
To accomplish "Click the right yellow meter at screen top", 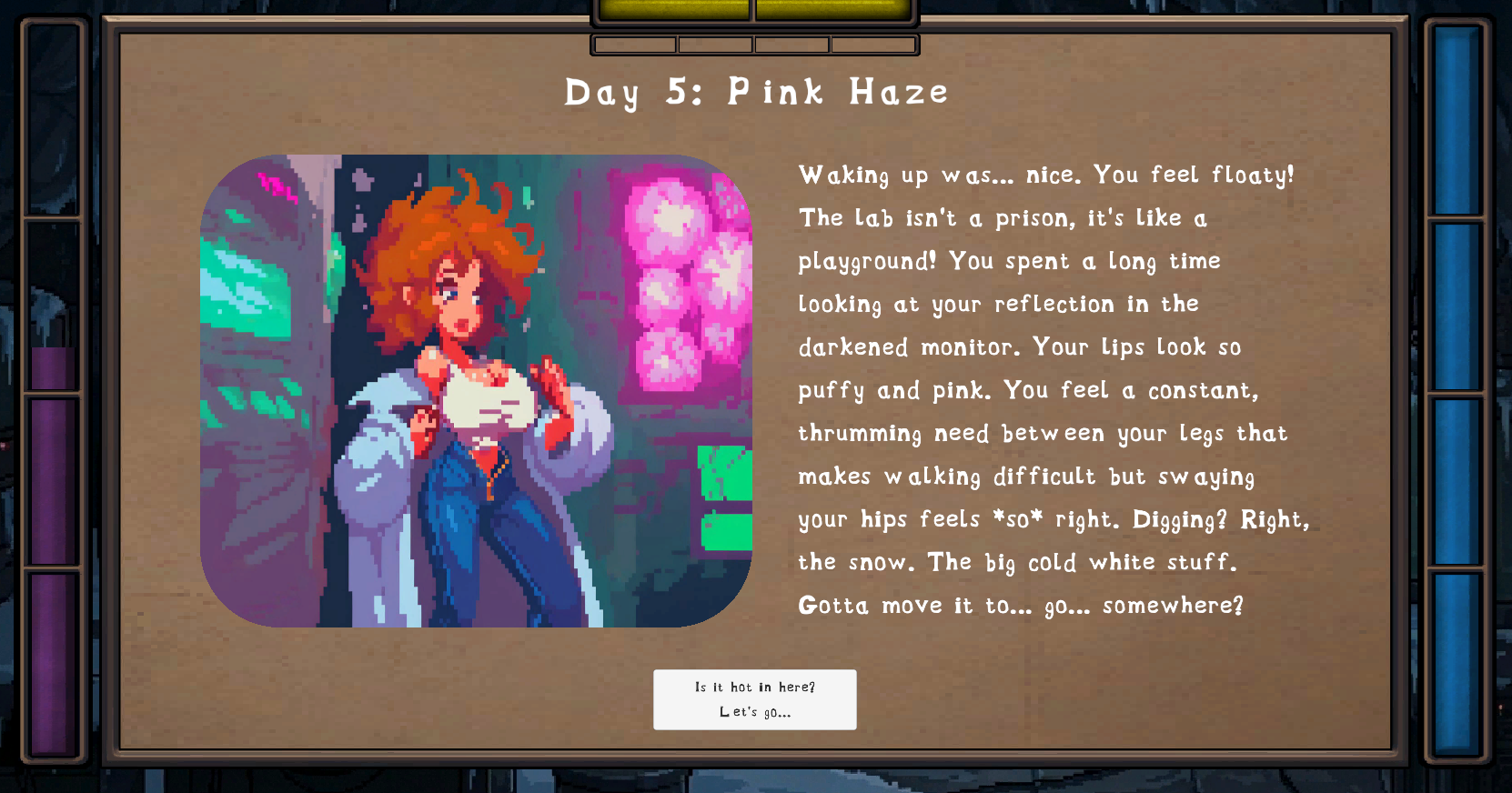I will point(832,7).
